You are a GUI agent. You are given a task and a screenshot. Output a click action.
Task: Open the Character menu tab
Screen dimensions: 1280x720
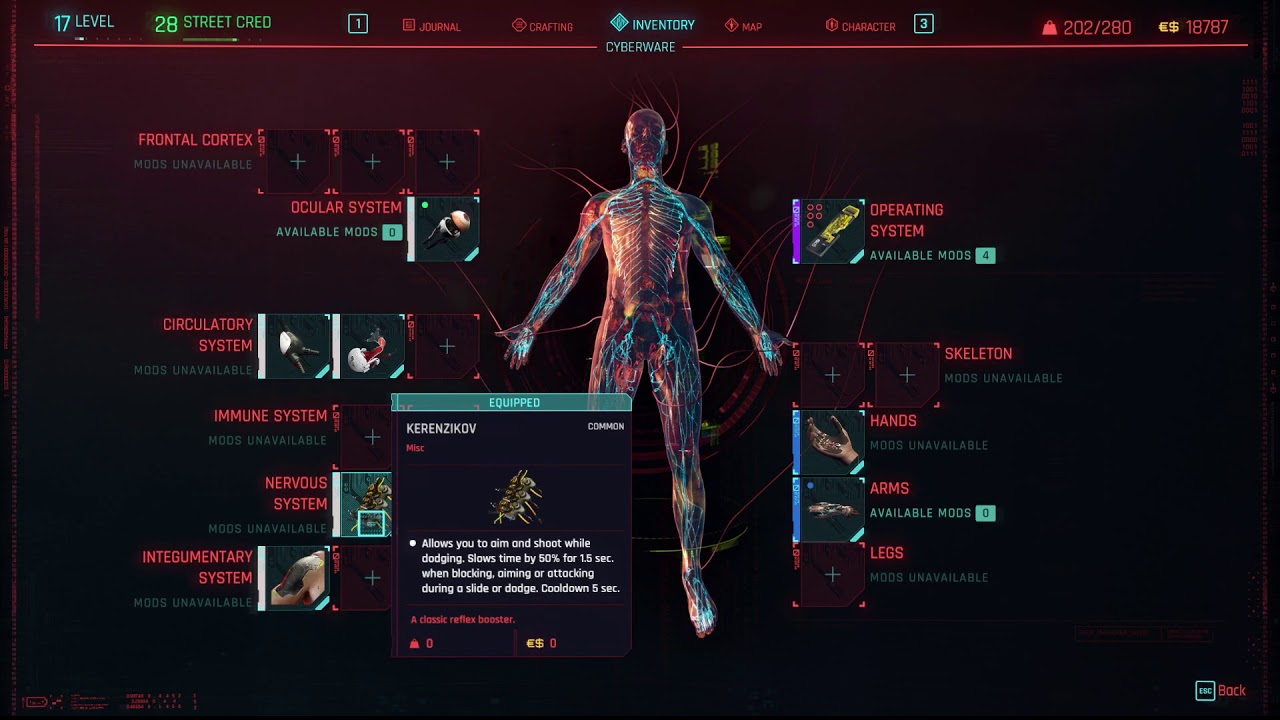point(862,26)
